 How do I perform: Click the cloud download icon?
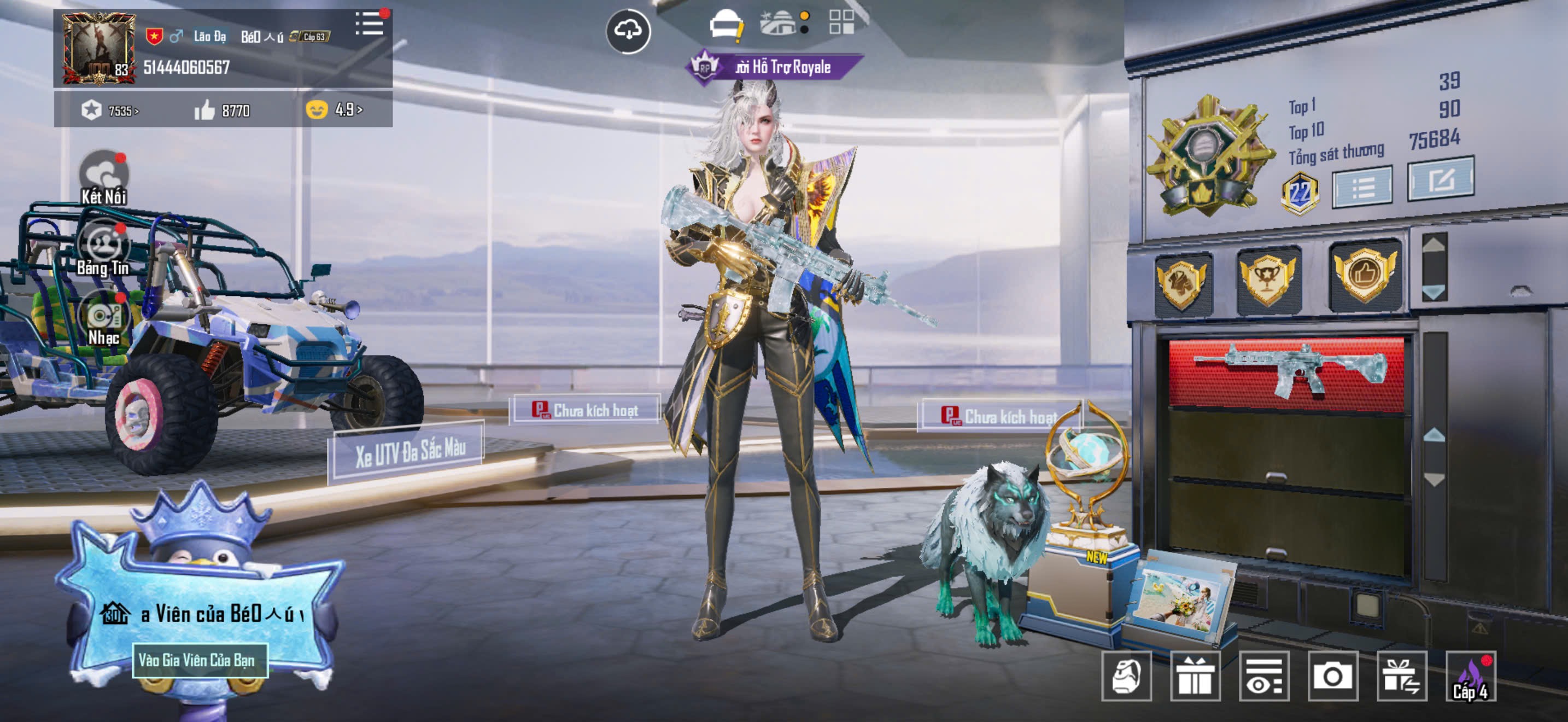click(628, 31)
